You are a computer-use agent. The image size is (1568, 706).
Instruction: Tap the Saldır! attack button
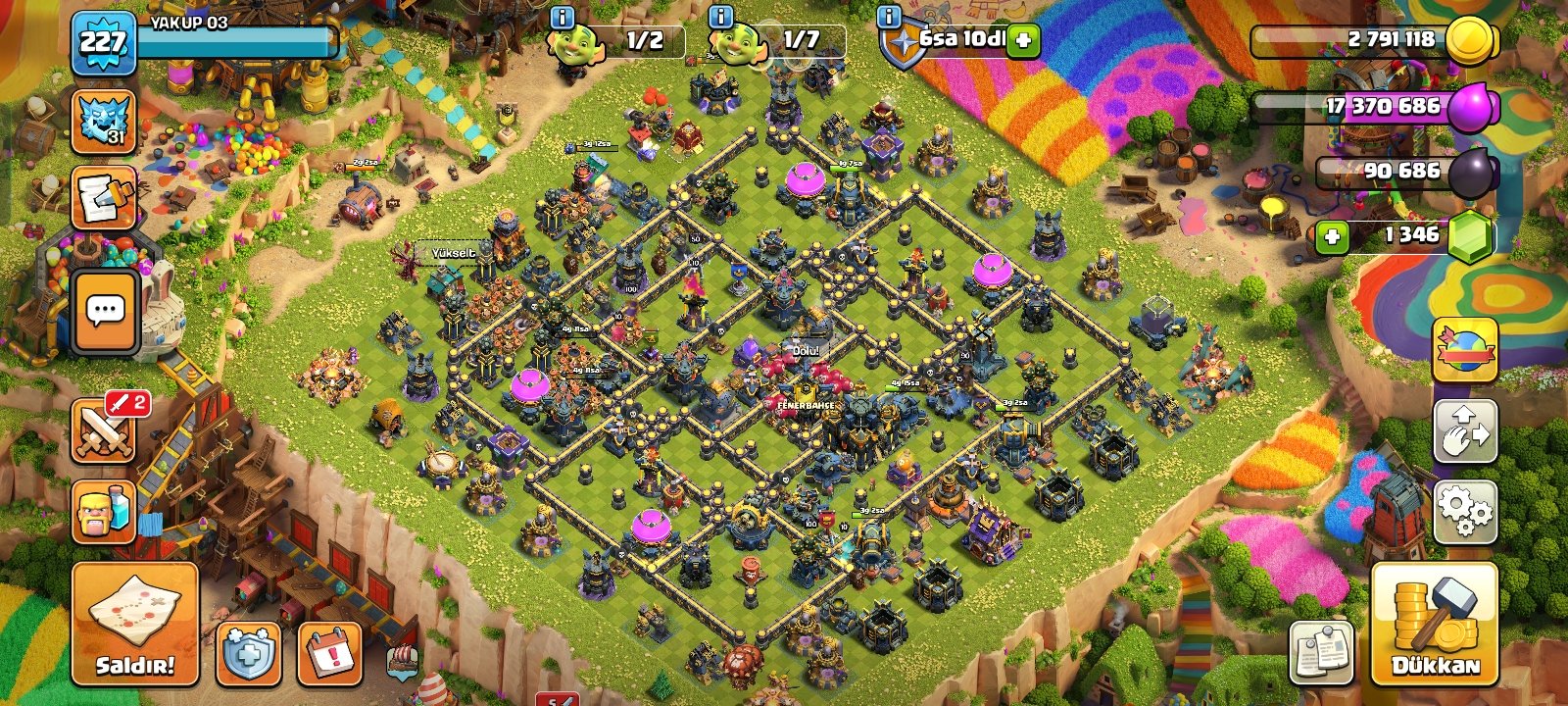click(x=135, y=624)
